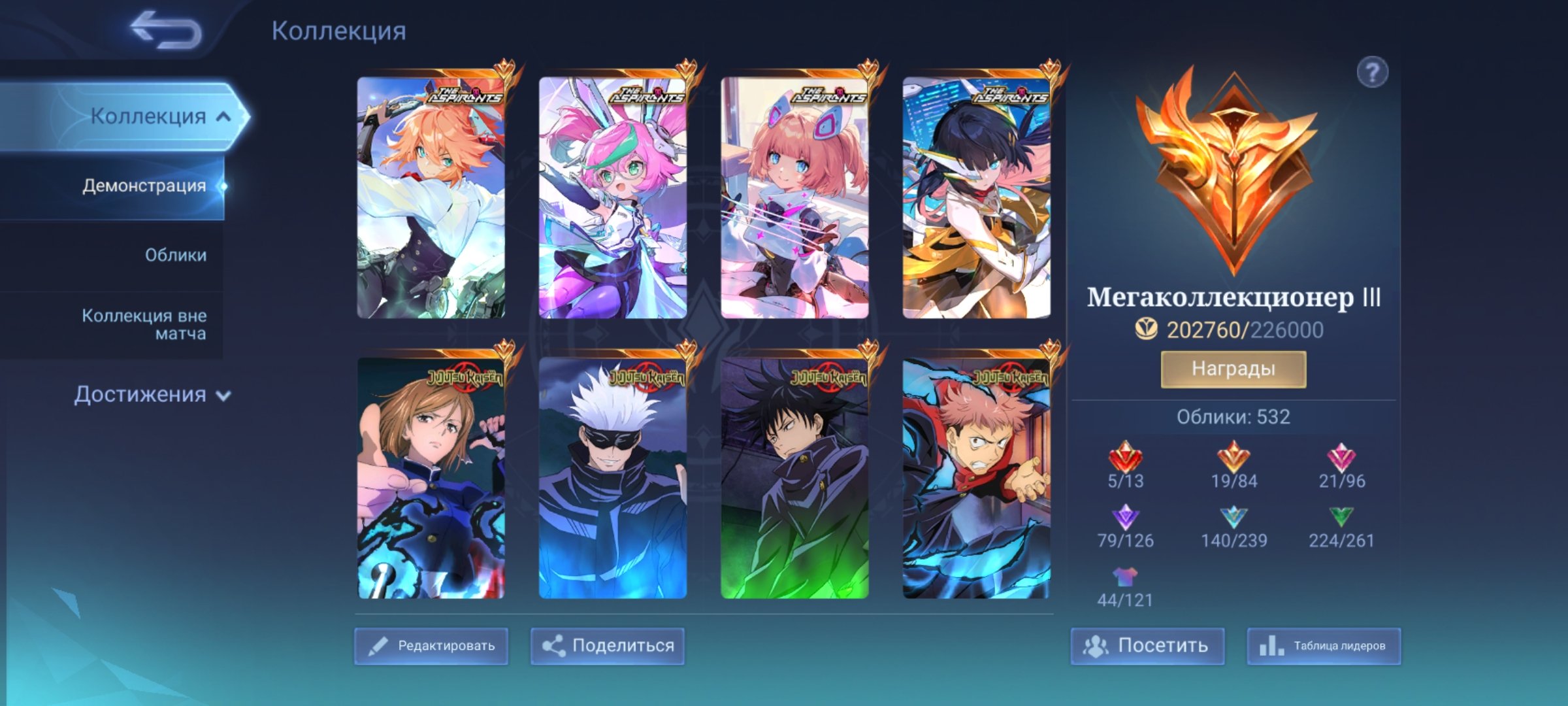Choose the pink bunny-eared Aspirants skin card
Viewport: 1568px width, 706px height.
[x=613, y=197]
